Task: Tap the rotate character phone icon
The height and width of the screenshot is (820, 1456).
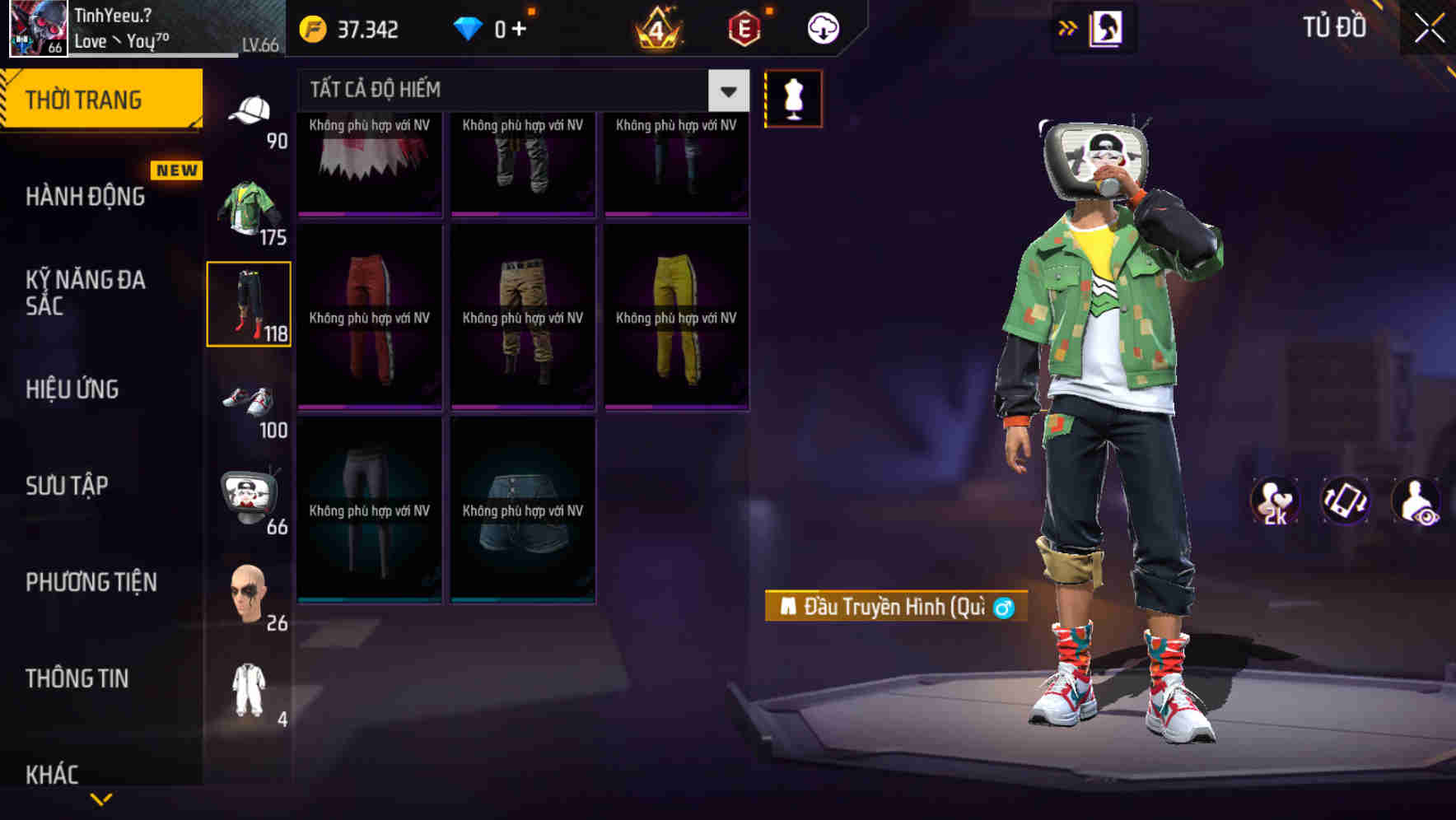Action: tap(1345, 501)
